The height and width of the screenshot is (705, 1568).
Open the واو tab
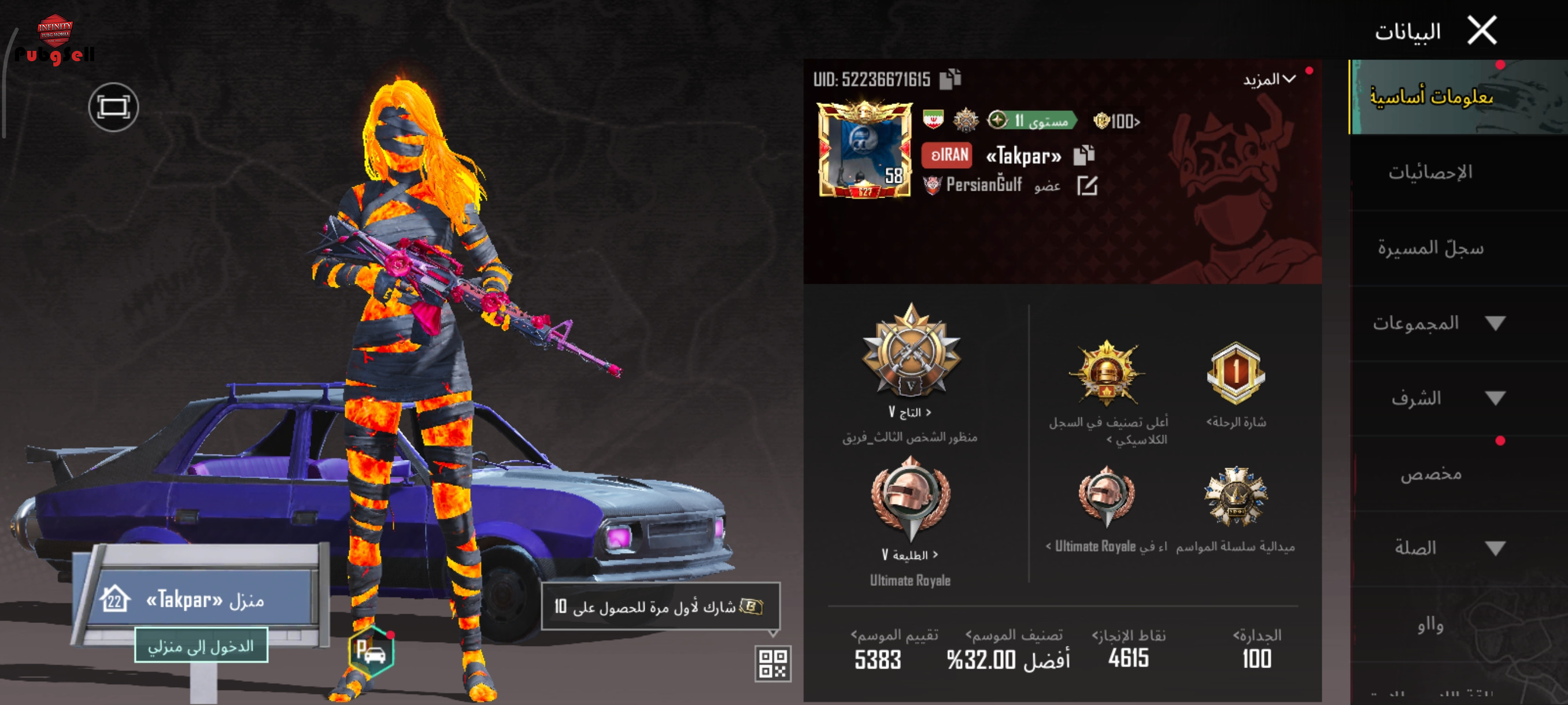pos(1430,625)
